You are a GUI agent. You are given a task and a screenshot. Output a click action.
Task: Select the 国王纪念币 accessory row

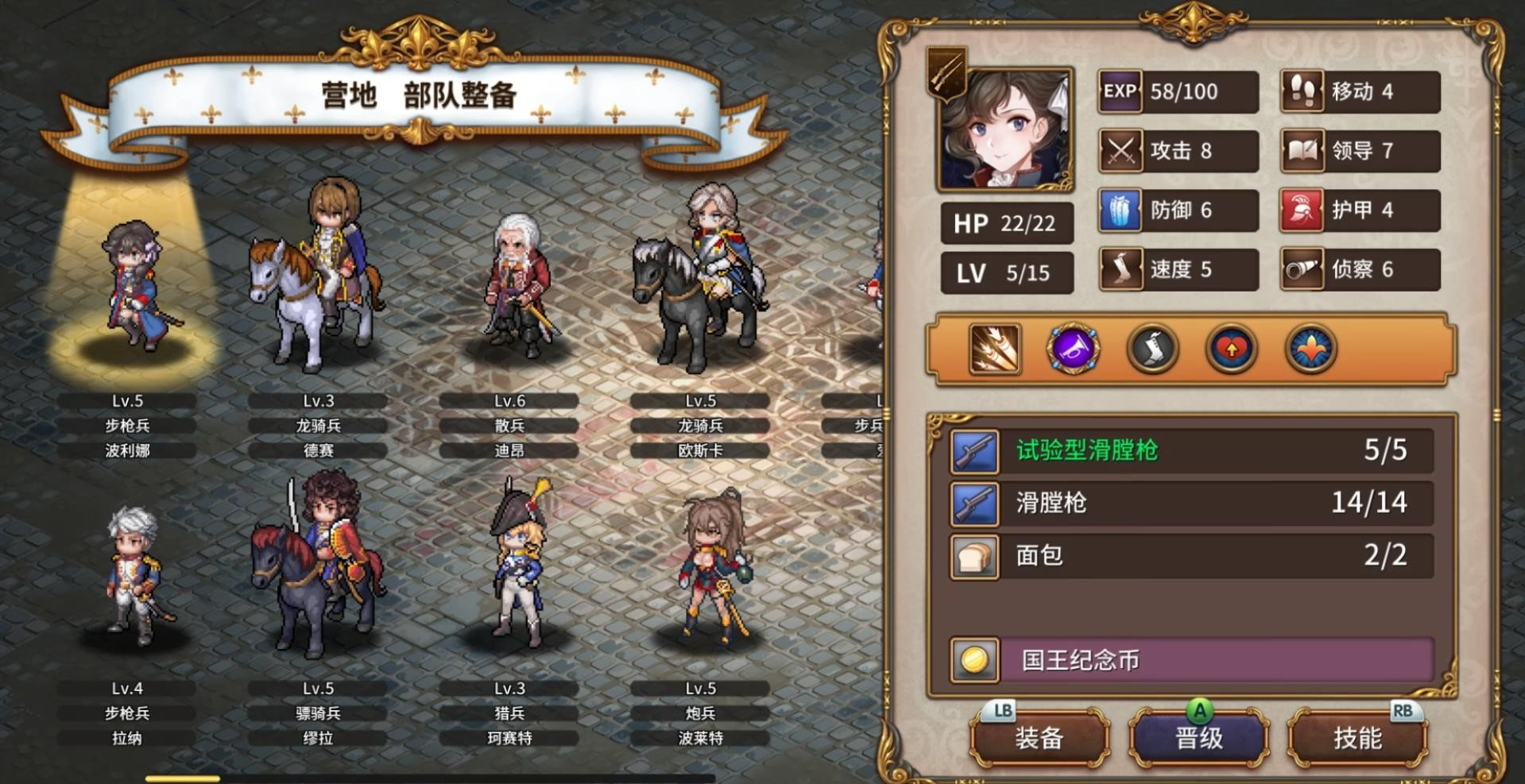pyautogui.click(x=1192, y=660)
